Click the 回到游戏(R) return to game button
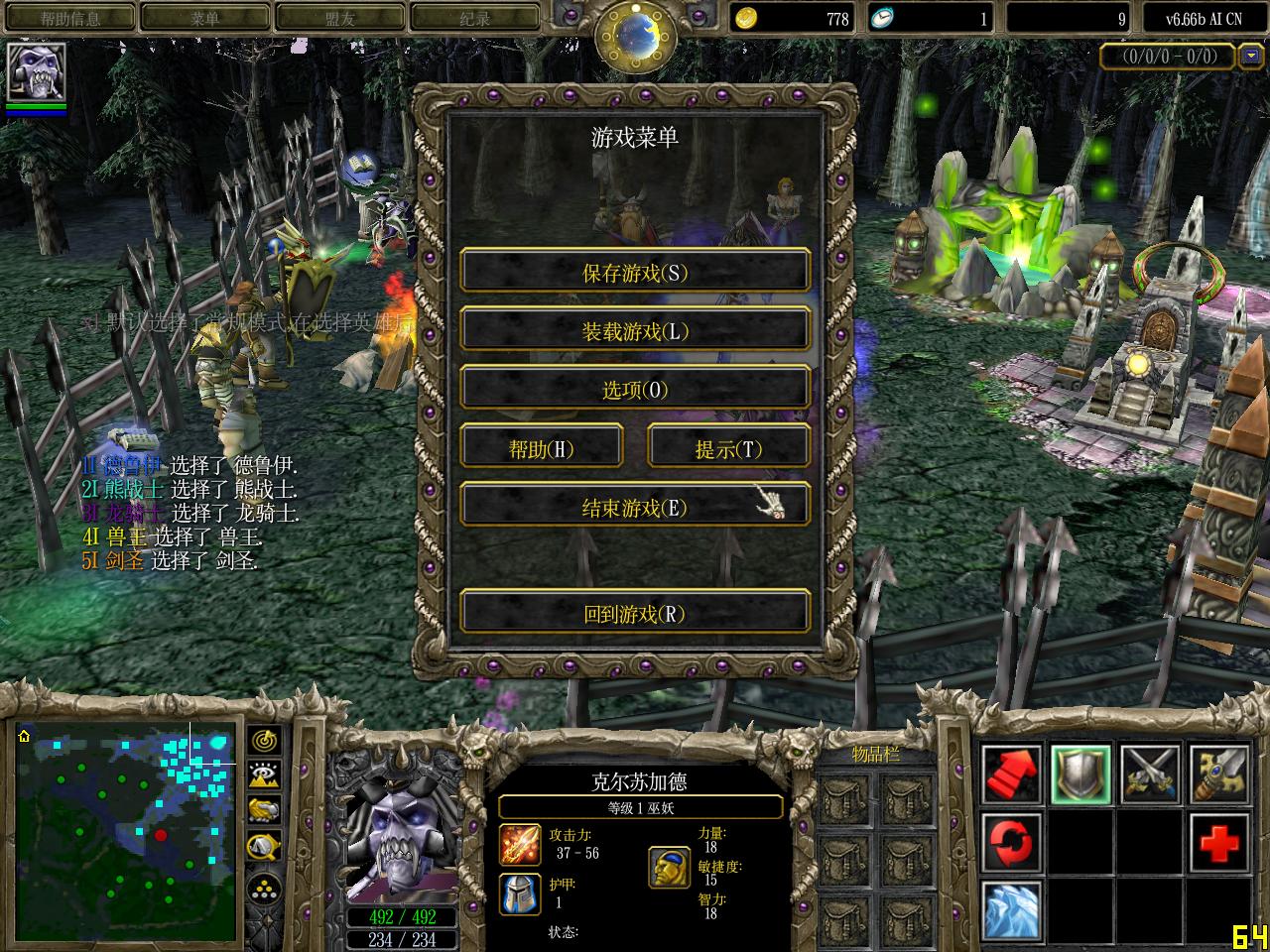This screenshot has width=1270, height=952. 635,612
